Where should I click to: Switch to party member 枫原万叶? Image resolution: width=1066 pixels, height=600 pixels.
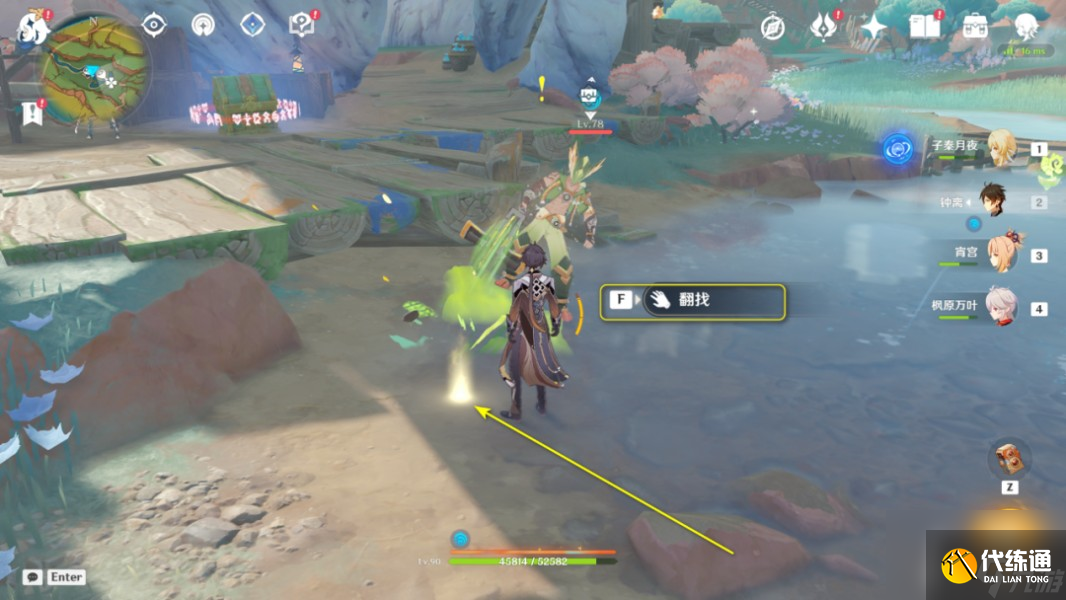[x=1001, y=306]
